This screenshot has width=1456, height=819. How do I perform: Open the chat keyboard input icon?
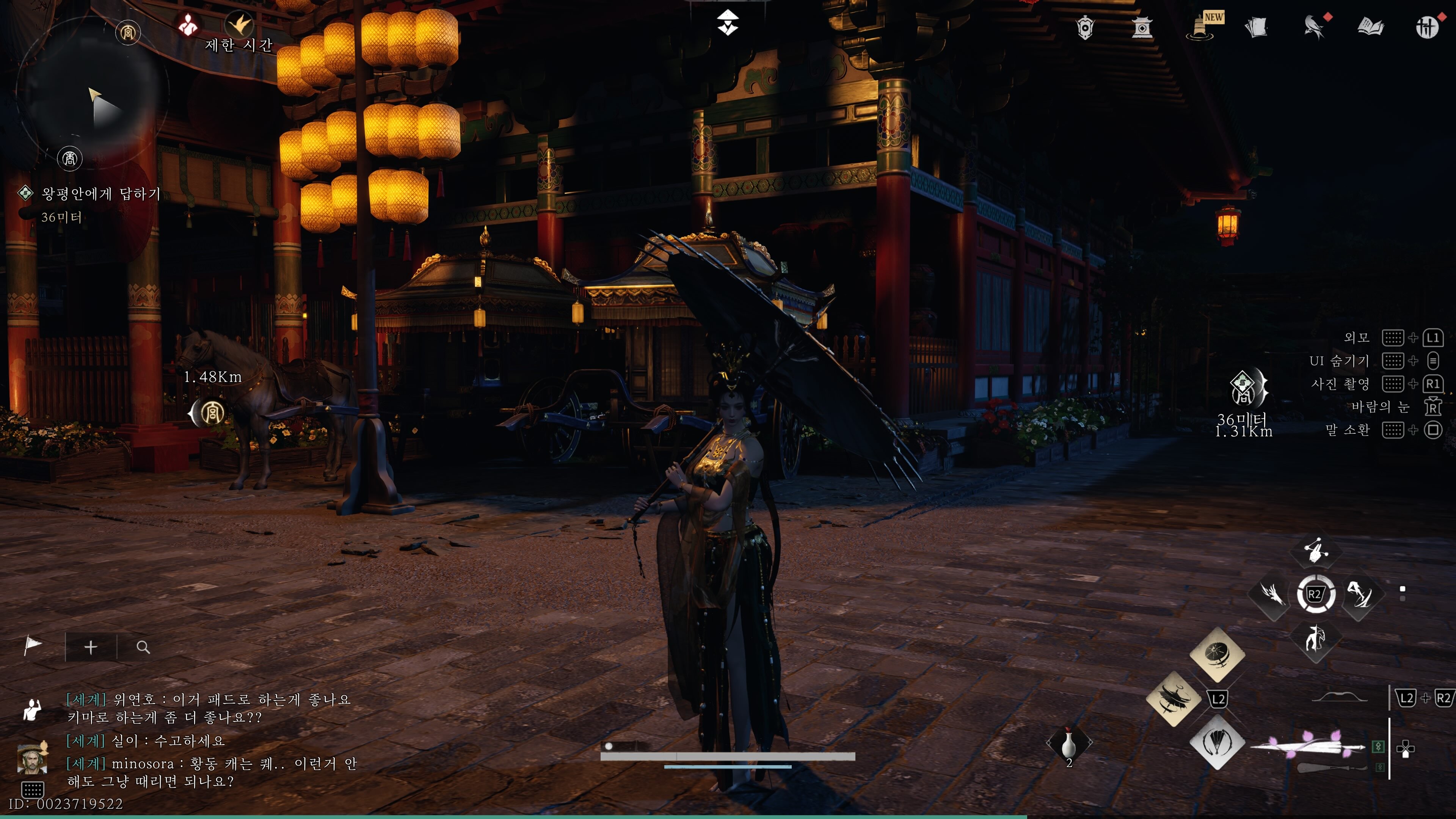pos(32,789)
